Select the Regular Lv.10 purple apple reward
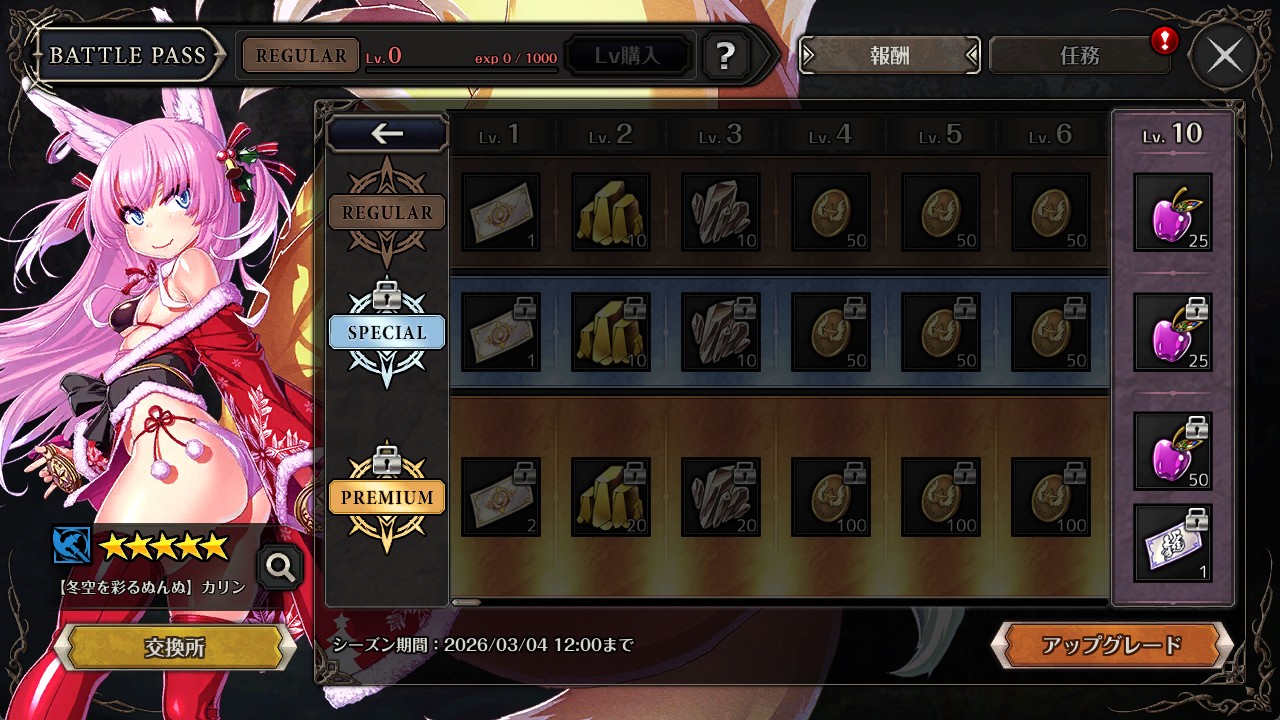The image size is (1280, 720). click(x=1173, y=212)
